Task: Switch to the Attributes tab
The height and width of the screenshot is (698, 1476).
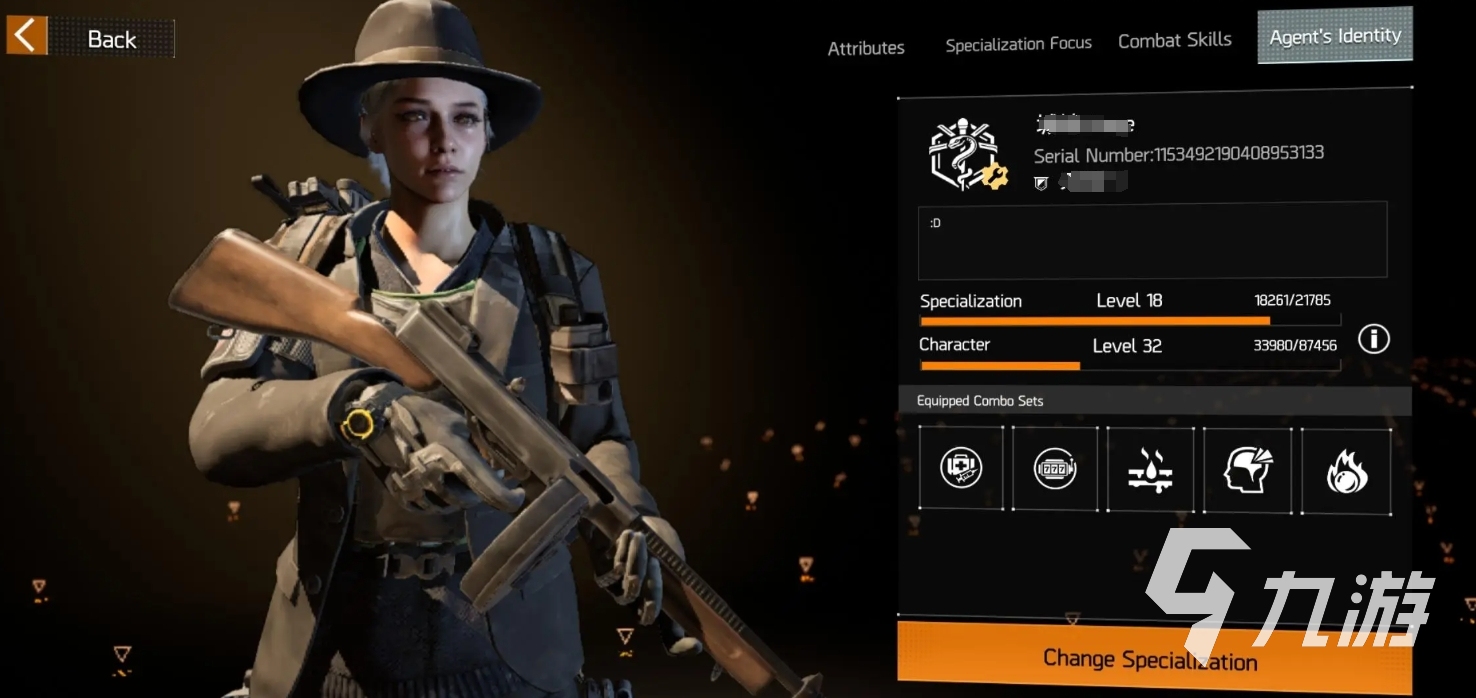Action: [866, 47]
